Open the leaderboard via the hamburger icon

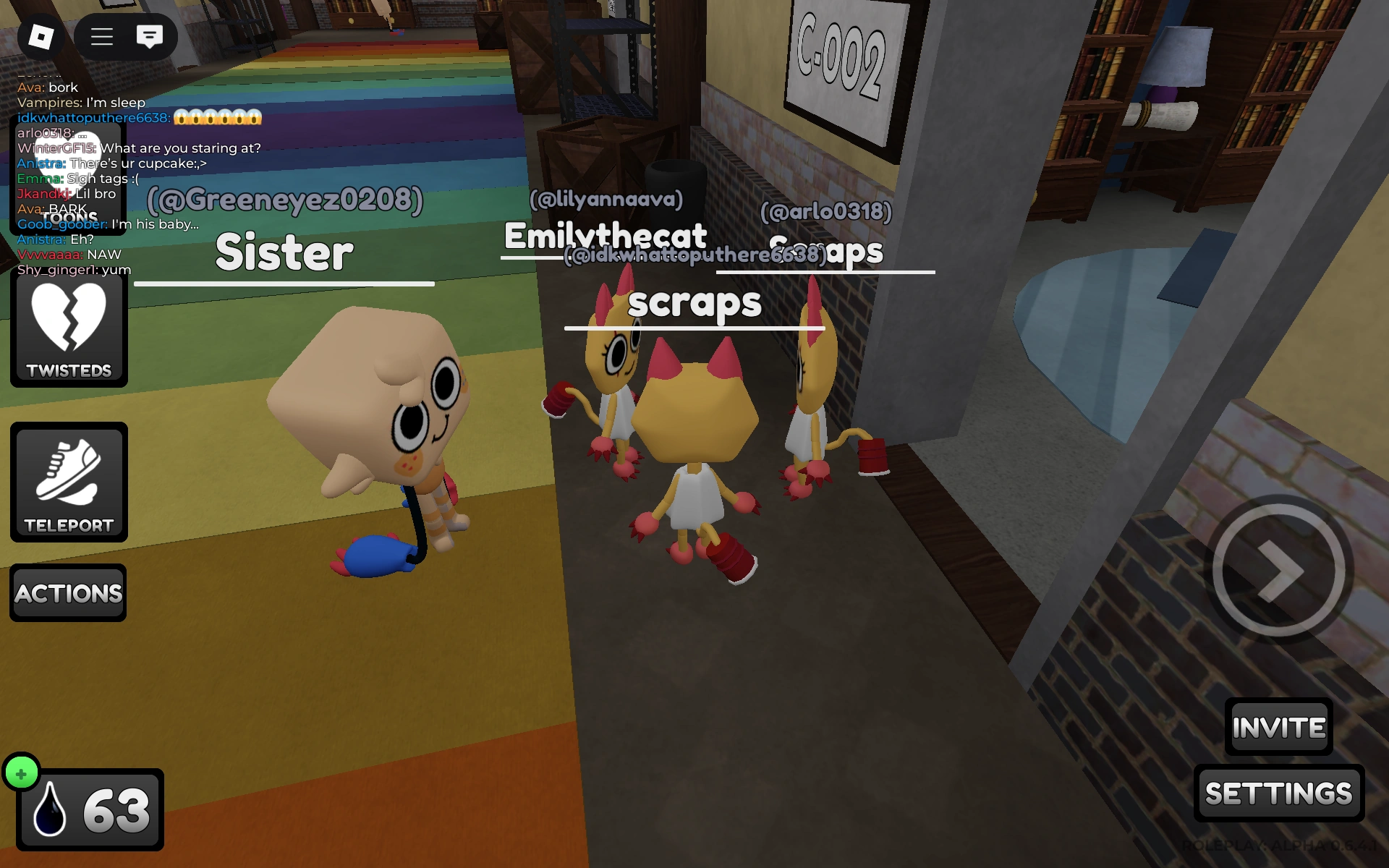click(x=101, y=37)
